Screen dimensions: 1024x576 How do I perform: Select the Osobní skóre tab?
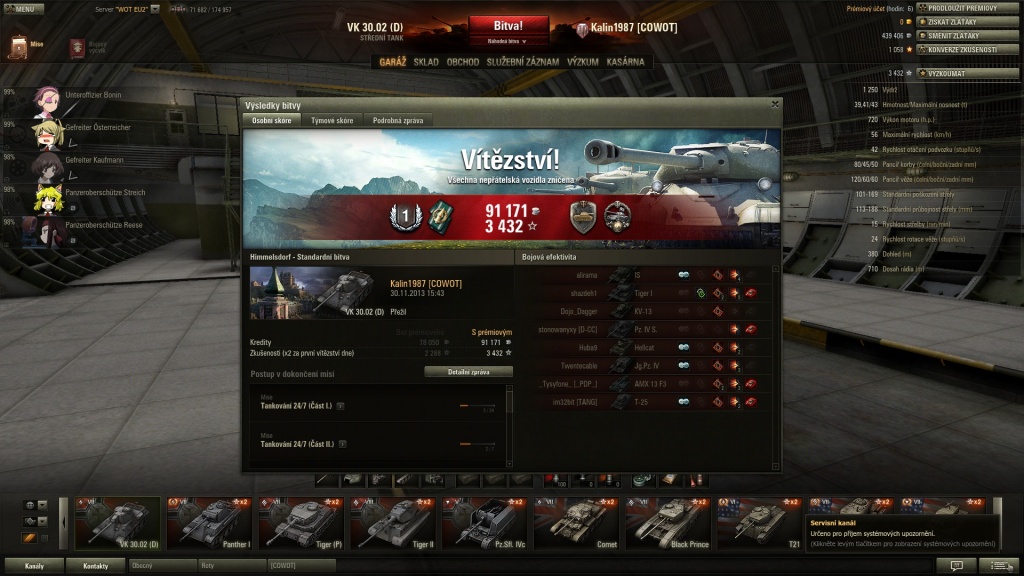(272, 120)
